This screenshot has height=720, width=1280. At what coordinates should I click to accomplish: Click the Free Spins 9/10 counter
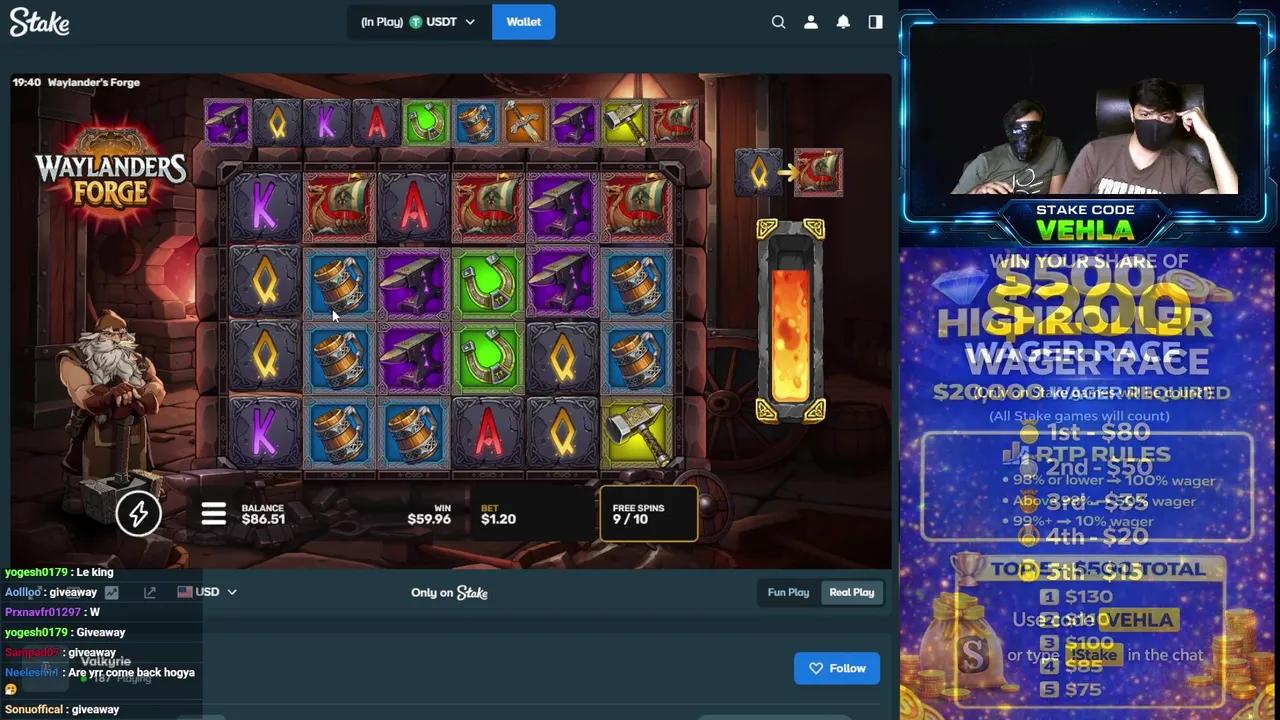[x=649, y=514]
